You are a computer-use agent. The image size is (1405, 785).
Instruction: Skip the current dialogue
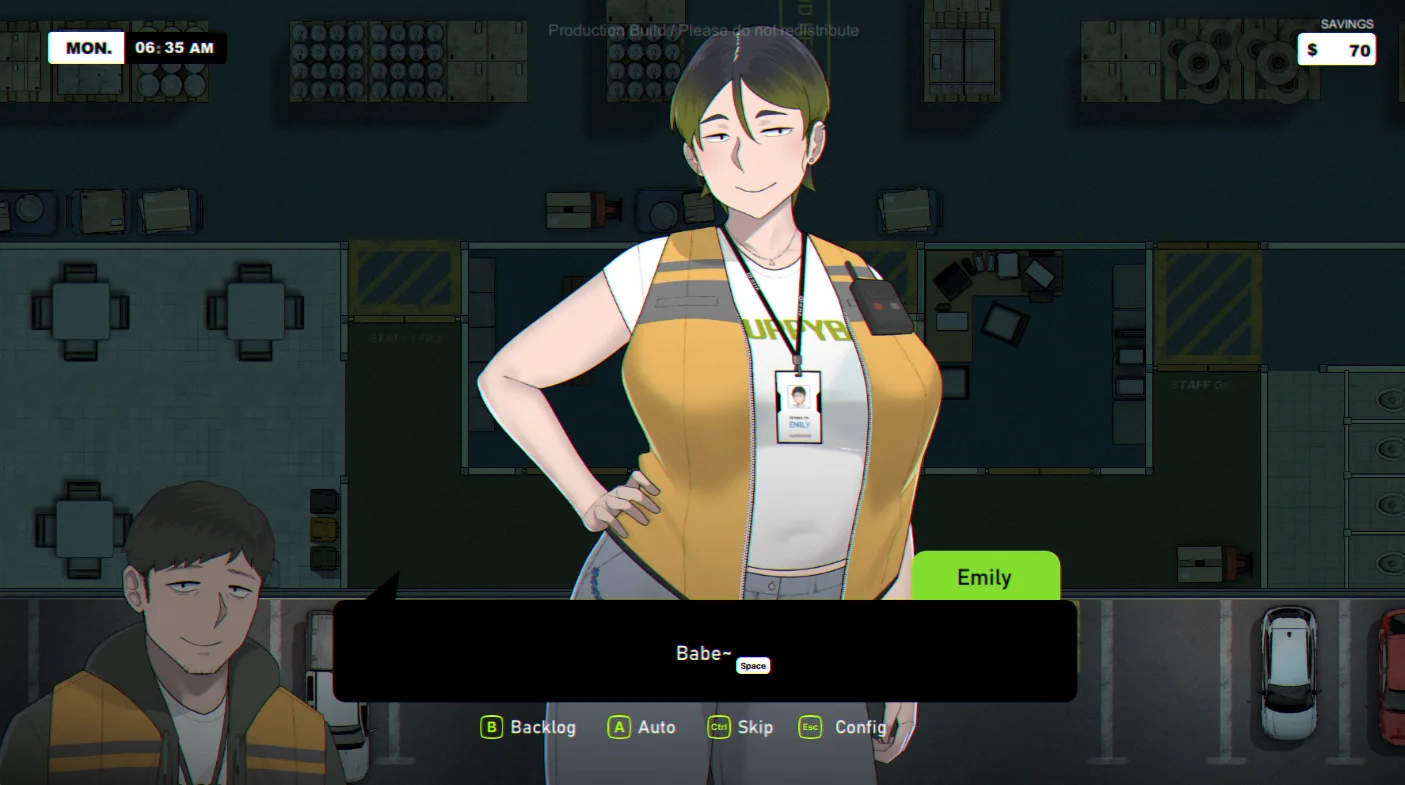tap(741, 727)
